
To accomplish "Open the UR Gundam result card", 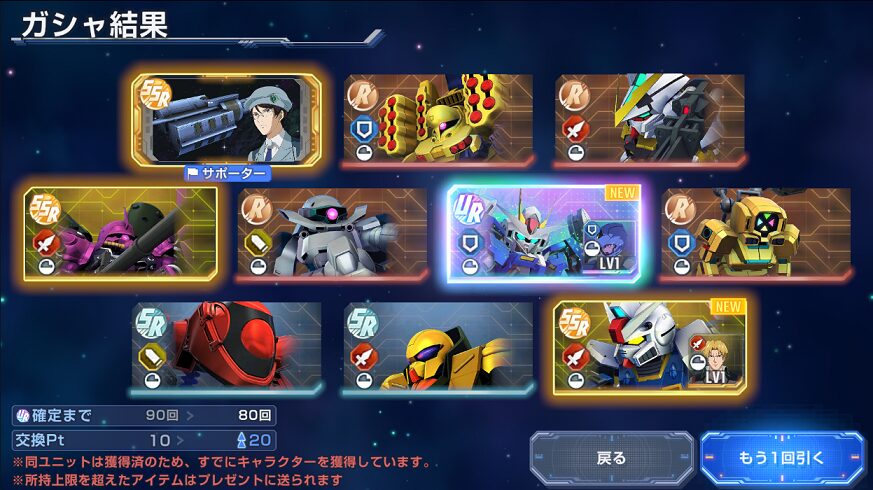I will [544, 233].
